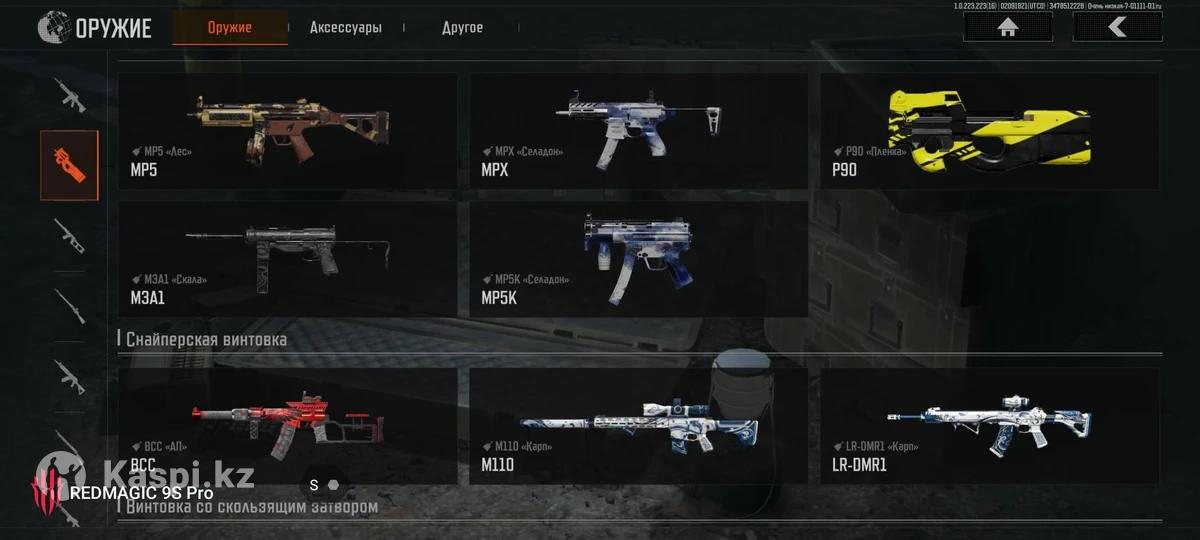Choose the MPX «Селадон» submachine gun
This screenshot has width=1200, height=540.
[639, 131]
